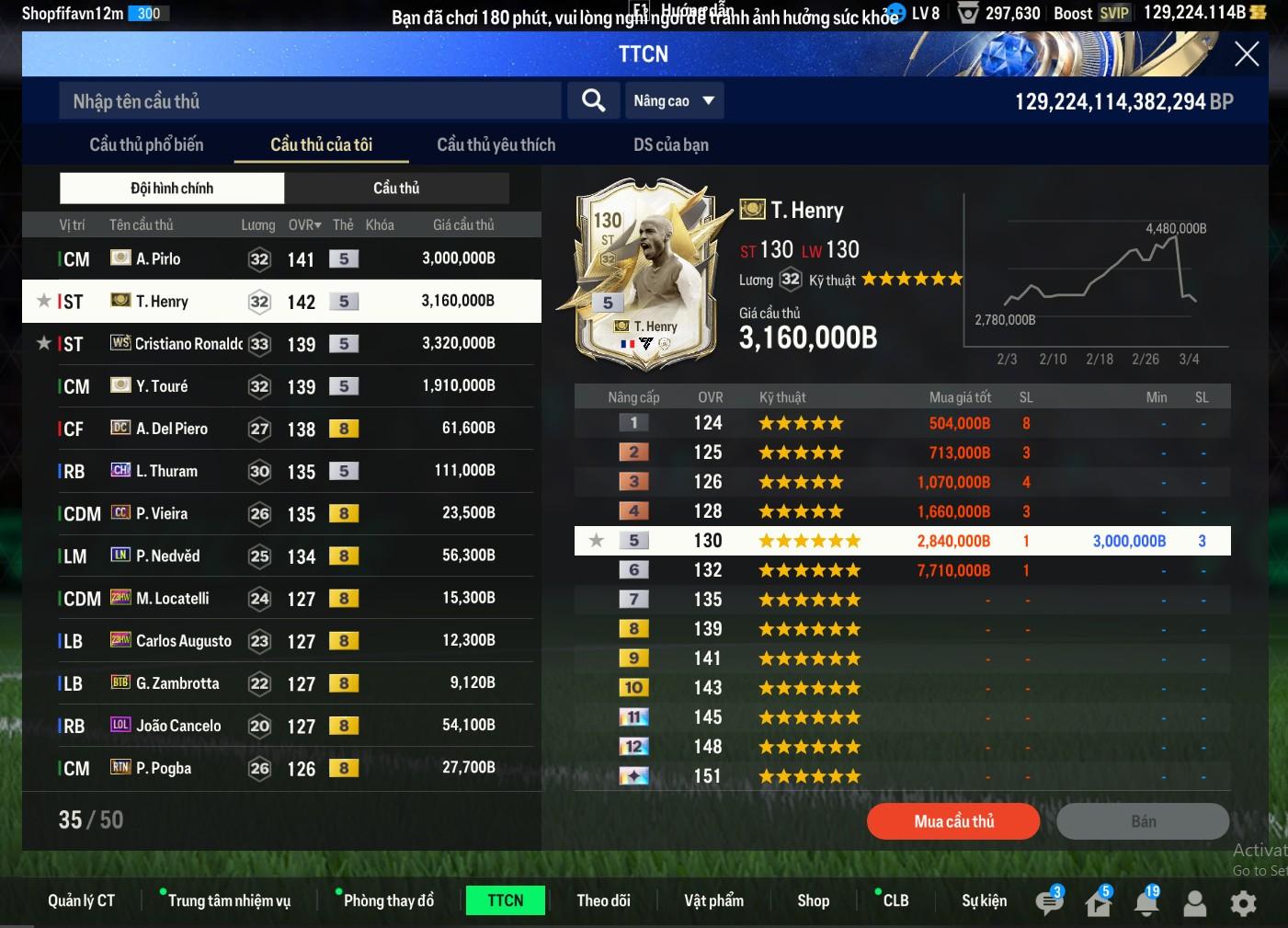Open notifications bell icon
Image resolution: width=1288 pixels, height=928 pixels.
point(1146,903)
